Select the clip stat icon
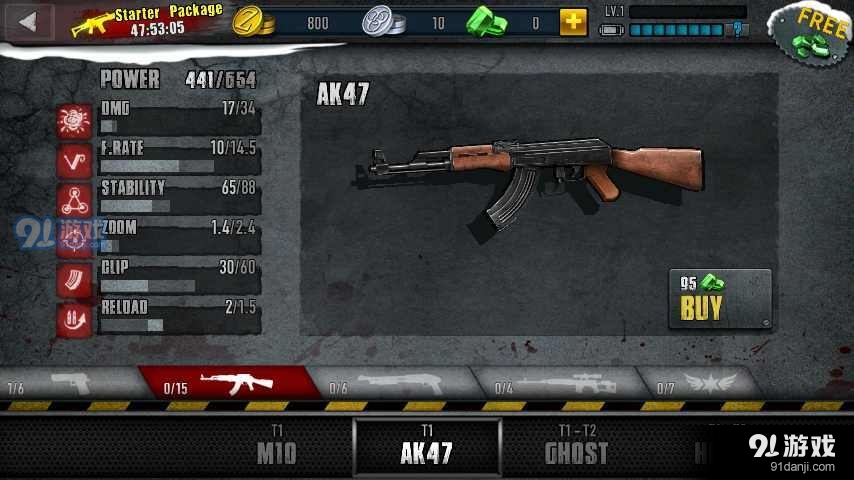Image resolution: width=854 pixels, height=480 pixels. coord(74,279)
